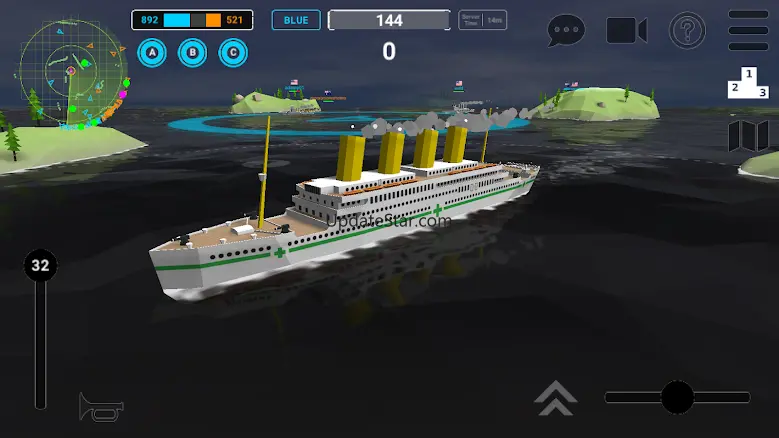Image resolution: width=779 pixels, height=438 pixels.
Task: Sound the ship's horn
Action: pyautogui.click(x=101, y=406)
